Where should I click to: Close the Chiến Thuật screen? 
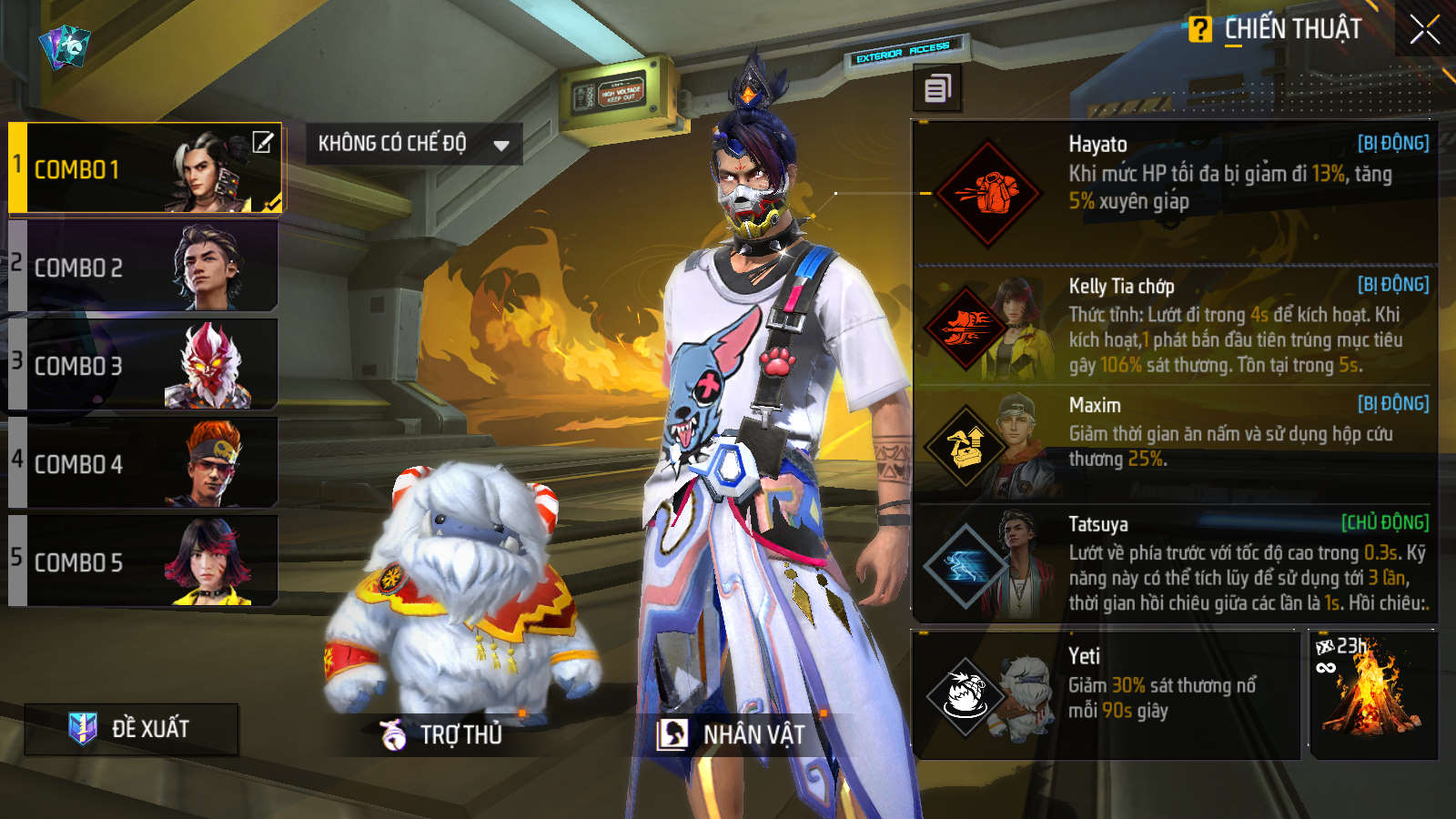pyautogui.click(x=1424, y=30)
